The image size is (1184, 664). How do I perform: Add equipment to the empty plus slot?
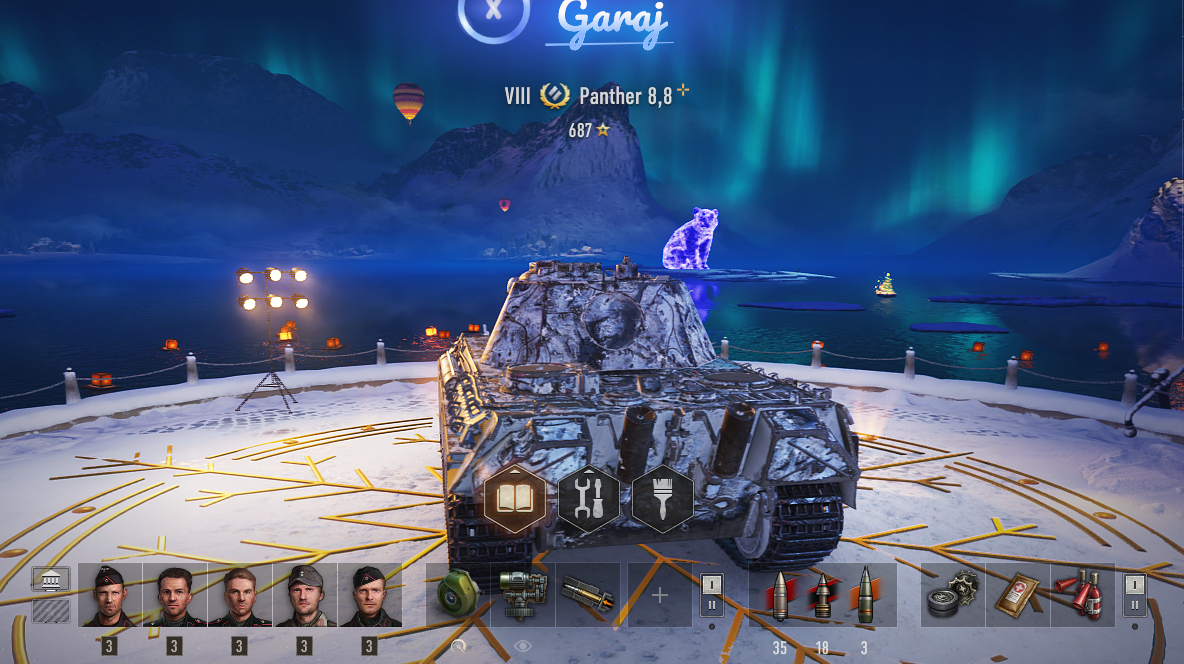[x=659, y=595]
